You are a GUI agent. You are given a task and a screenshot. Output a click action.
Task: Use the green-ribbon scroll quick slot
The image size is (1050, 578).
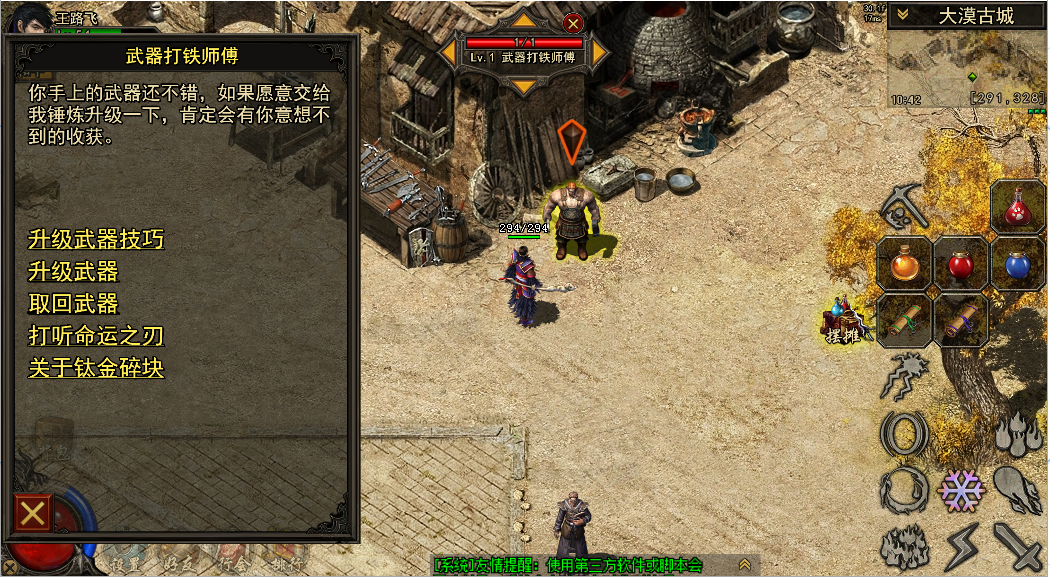pyautogui.click(x=904, y=321)
